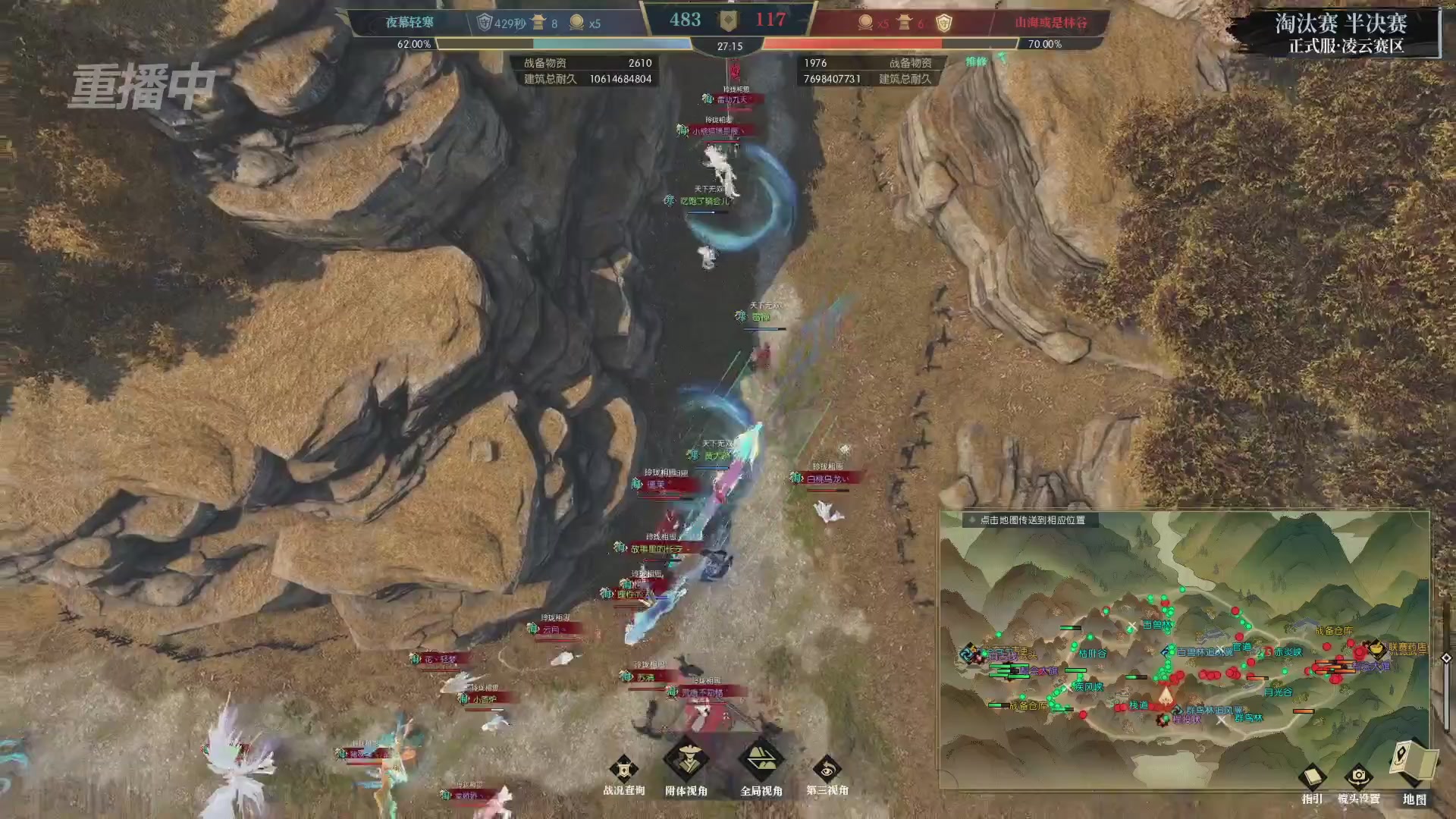
Task: Click the blue 62.00% progress bar
Action: coord(531,44)
